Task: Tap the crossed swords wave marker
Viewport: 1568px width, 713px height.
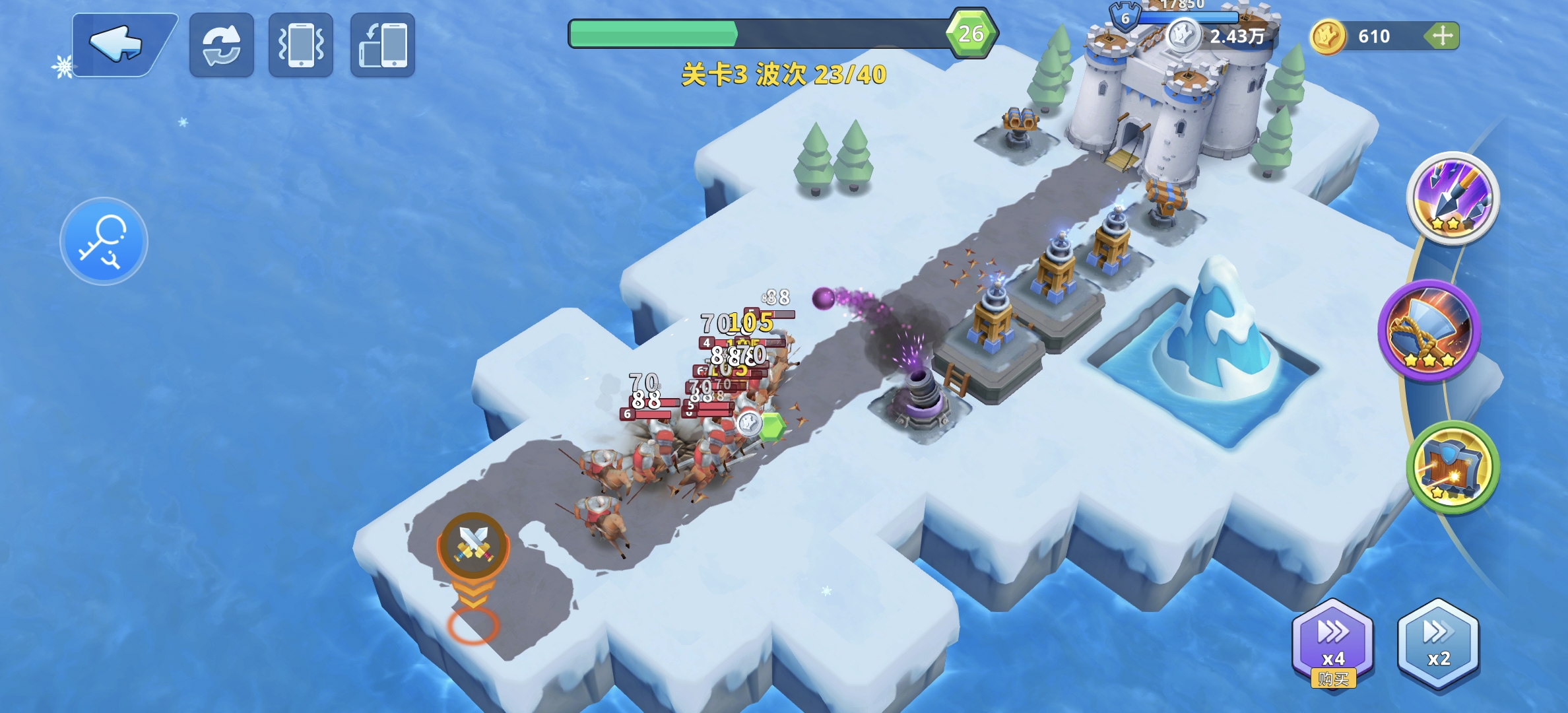Action: tap(473, 544)
